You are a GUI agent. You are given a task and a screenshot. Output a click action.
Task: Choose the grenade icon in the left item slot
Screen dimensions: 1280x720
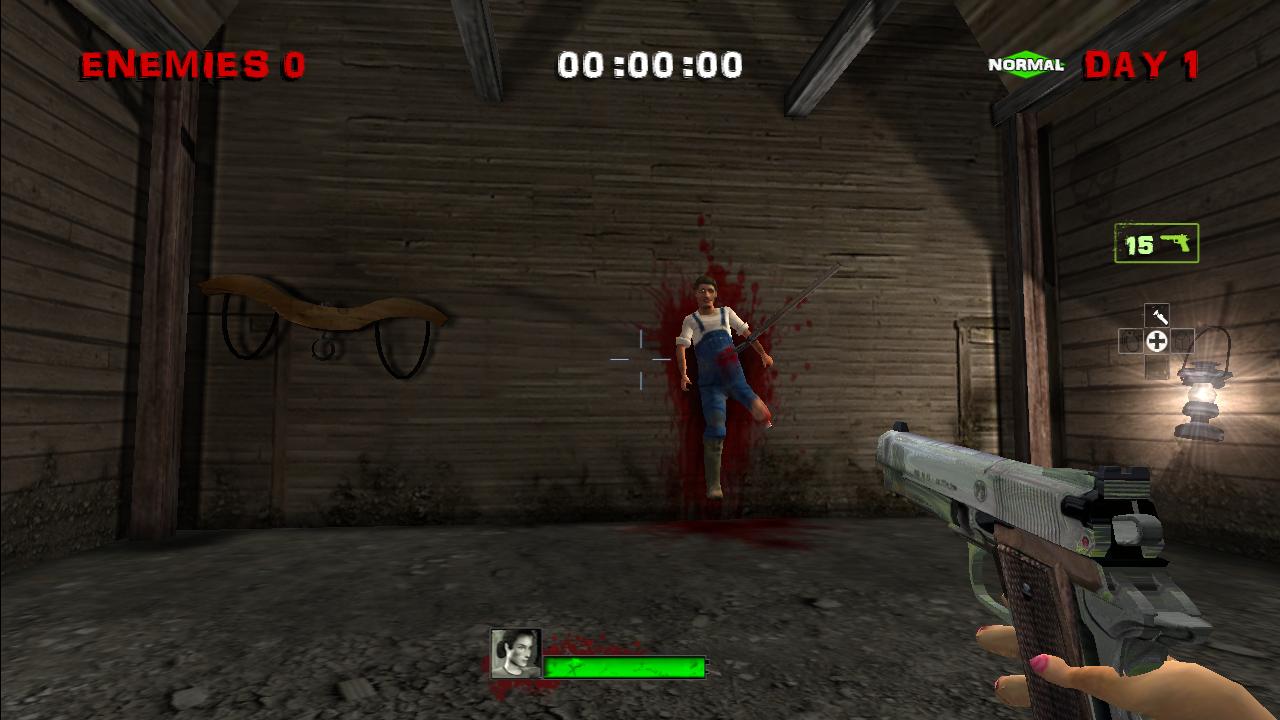(x=1129, y=340)
